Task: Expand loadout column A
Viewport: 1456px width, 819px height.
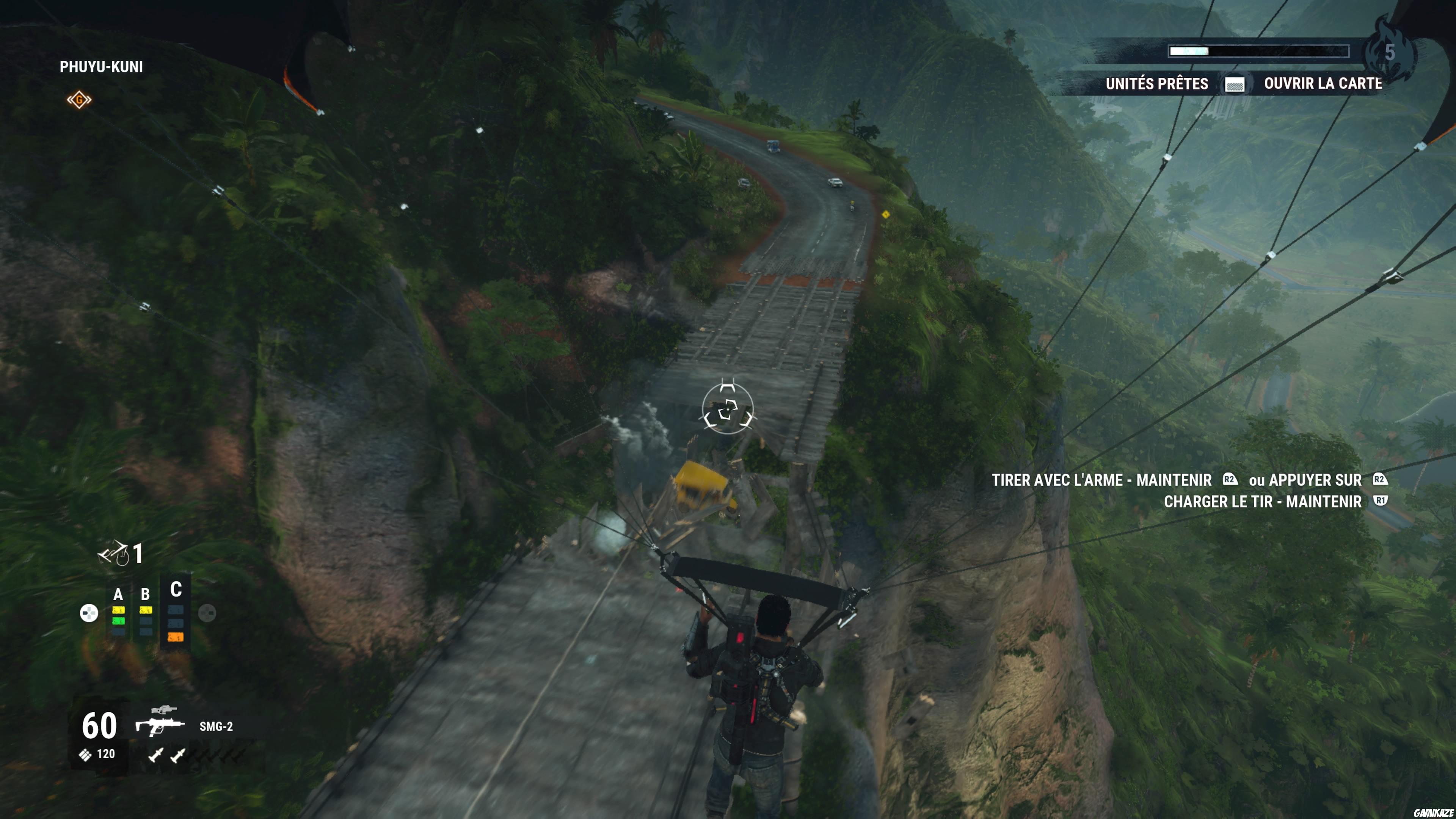Action: (x=118, y=594)
